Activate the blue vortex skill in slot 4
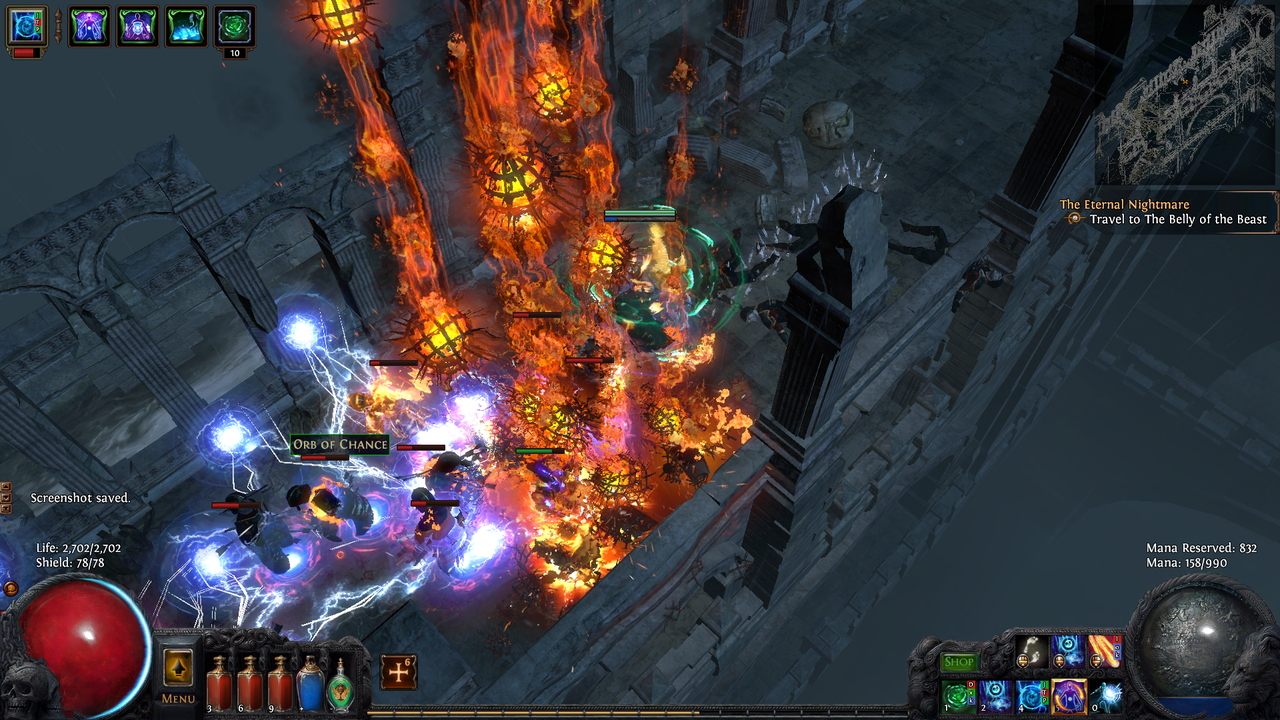 pos(1030,697)
